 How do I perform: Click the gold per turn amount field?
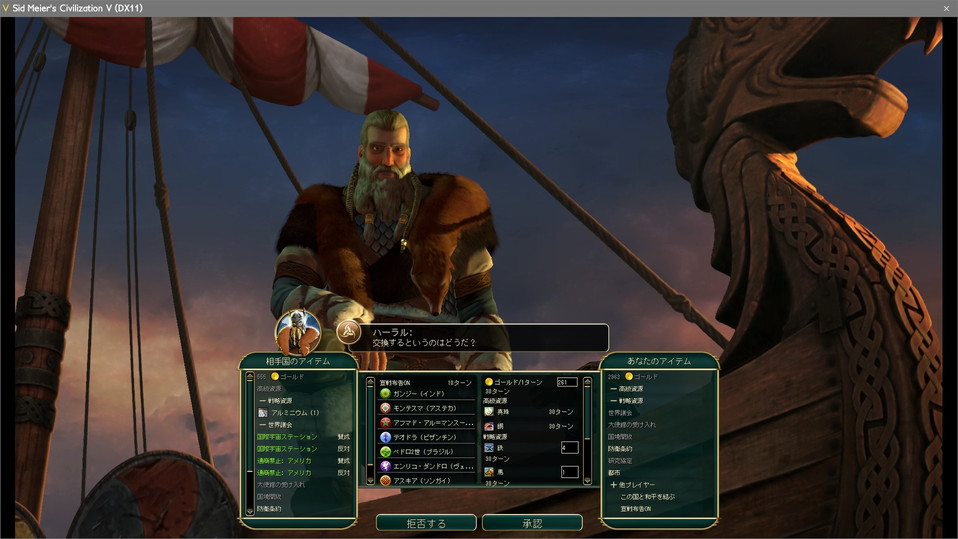[567, 382]
